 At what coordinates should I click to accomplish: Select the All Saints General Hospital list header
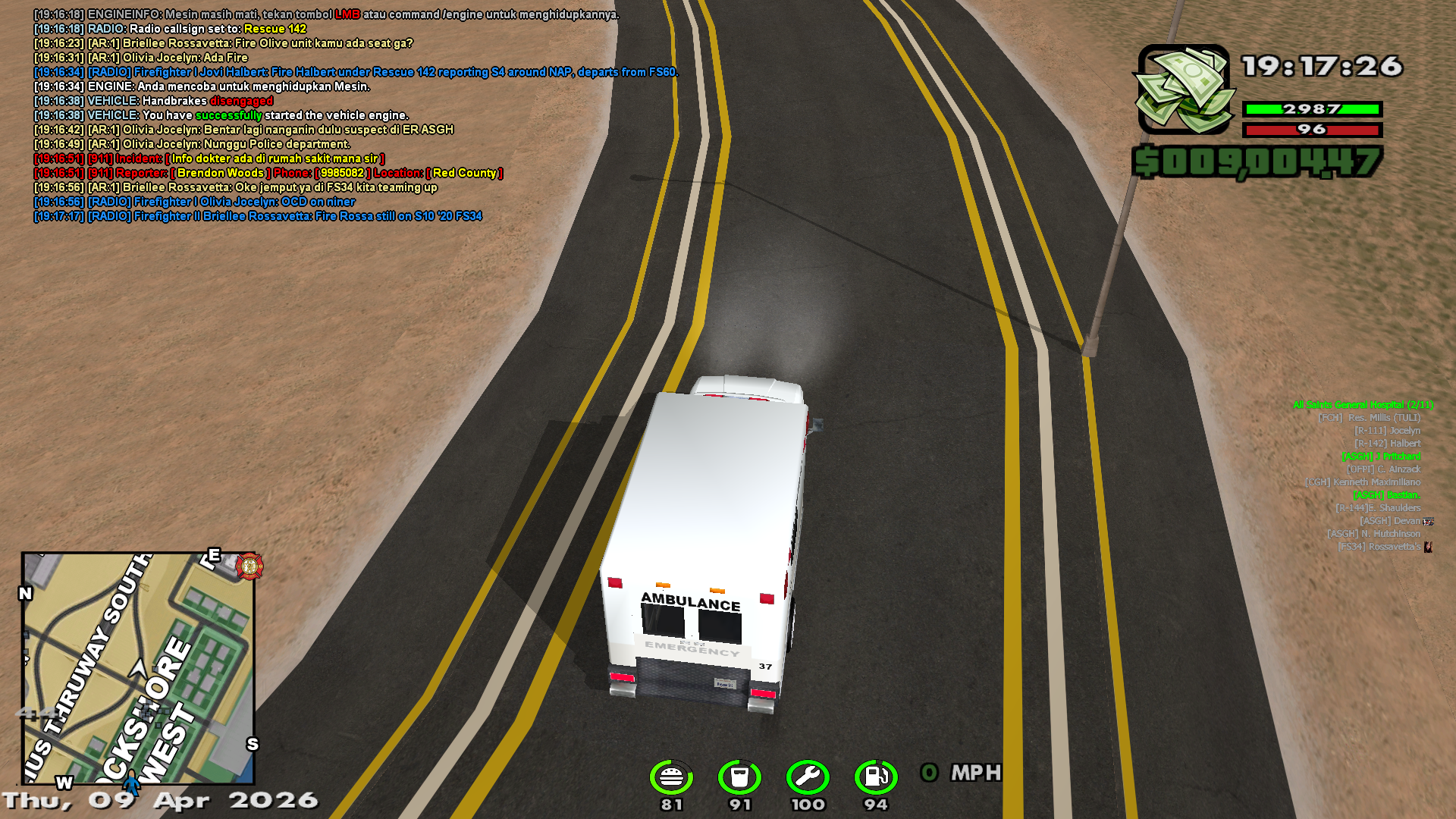(x=1363, y=405)
